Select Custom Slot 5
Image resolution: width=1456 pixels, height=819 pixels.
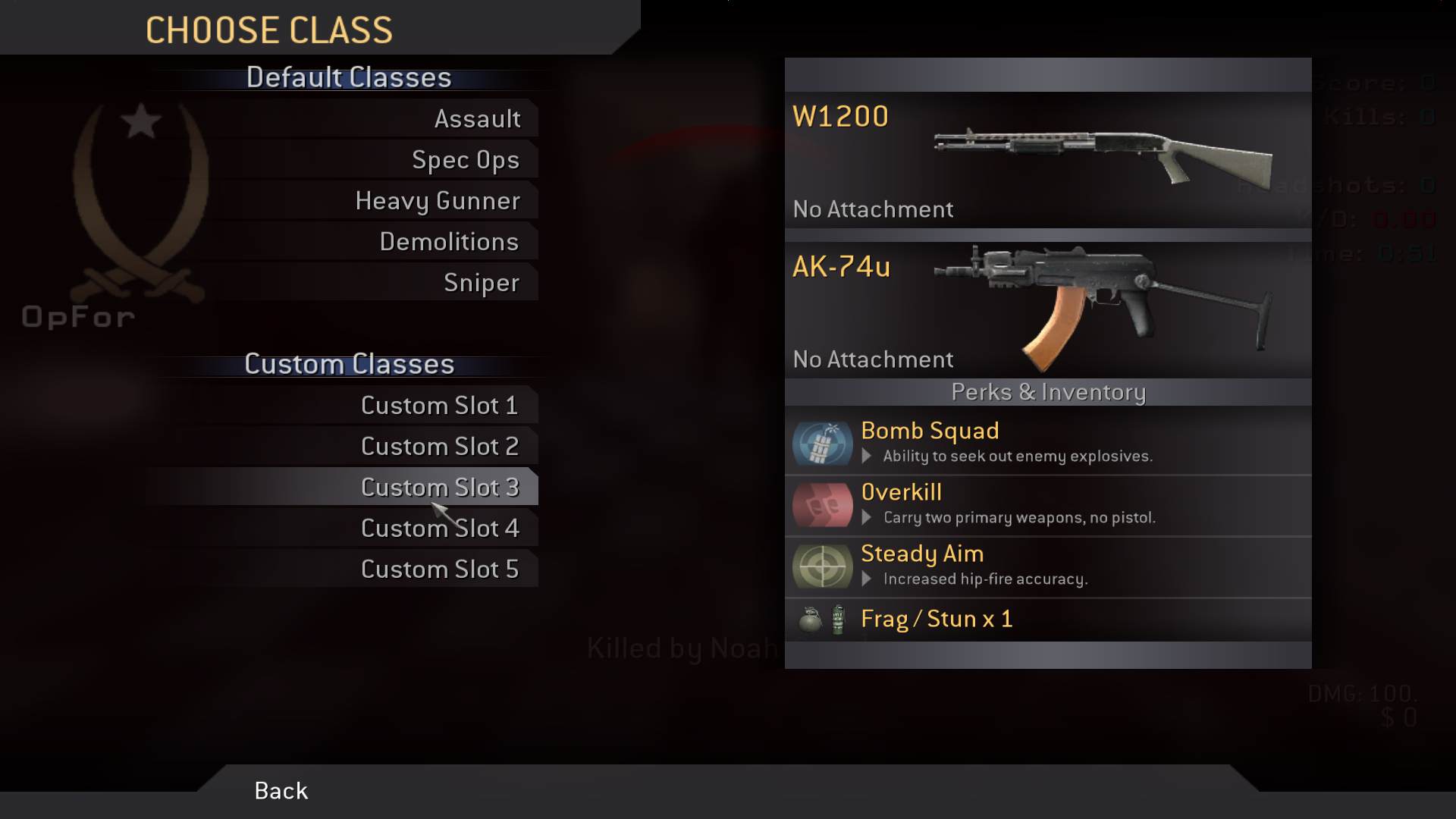(x=440, y=570)
